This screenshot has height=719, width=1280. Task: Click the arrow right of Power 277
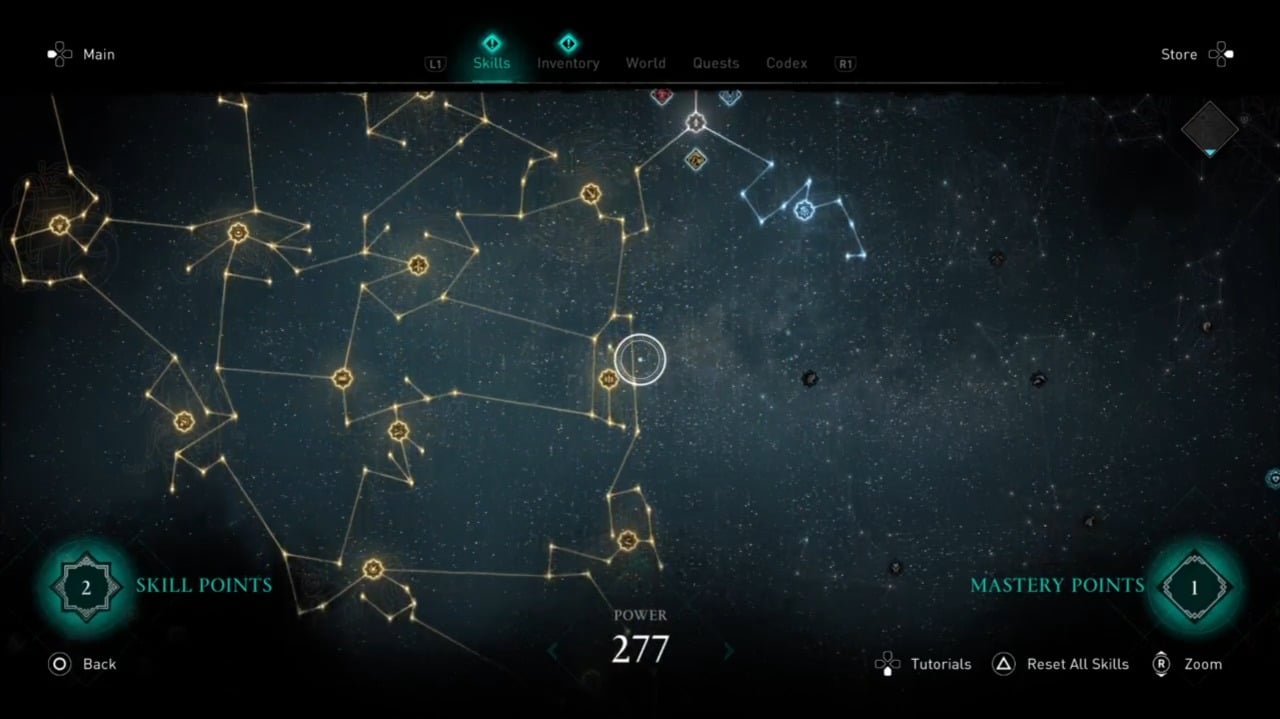click(728, 651)
